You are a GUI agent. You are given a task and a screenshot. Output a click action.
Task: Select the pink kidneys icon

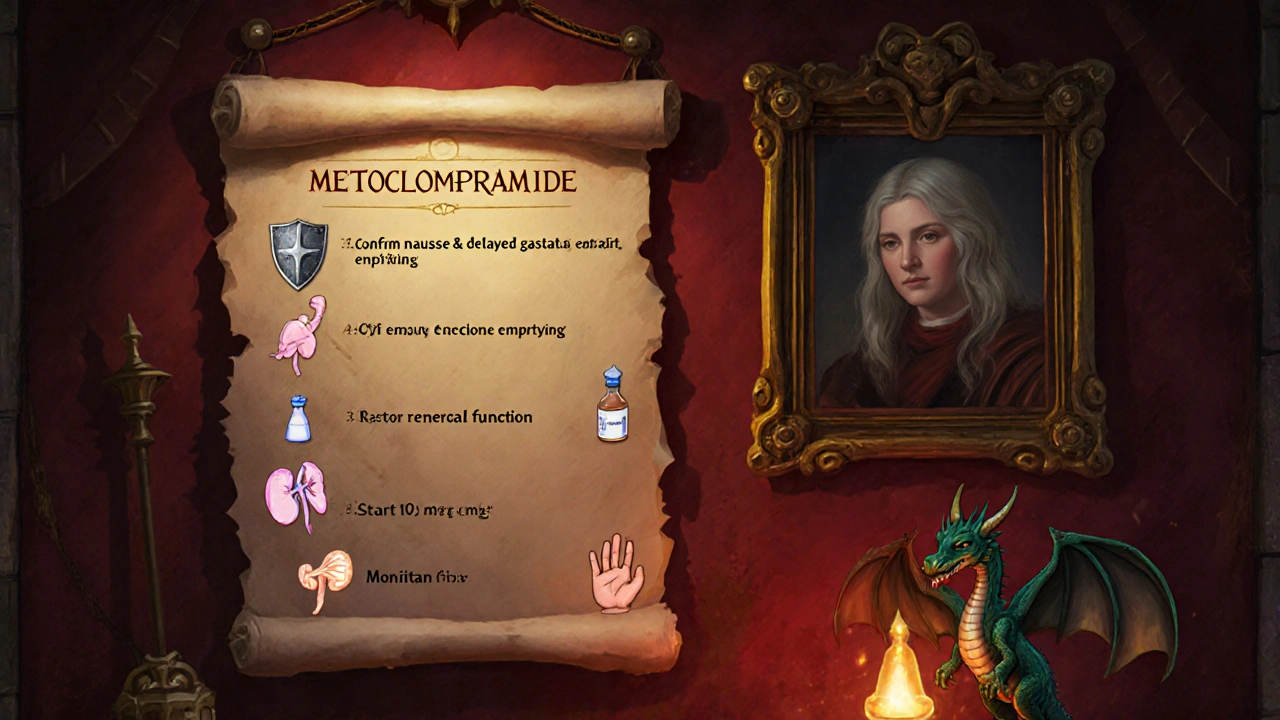[295, 497]
